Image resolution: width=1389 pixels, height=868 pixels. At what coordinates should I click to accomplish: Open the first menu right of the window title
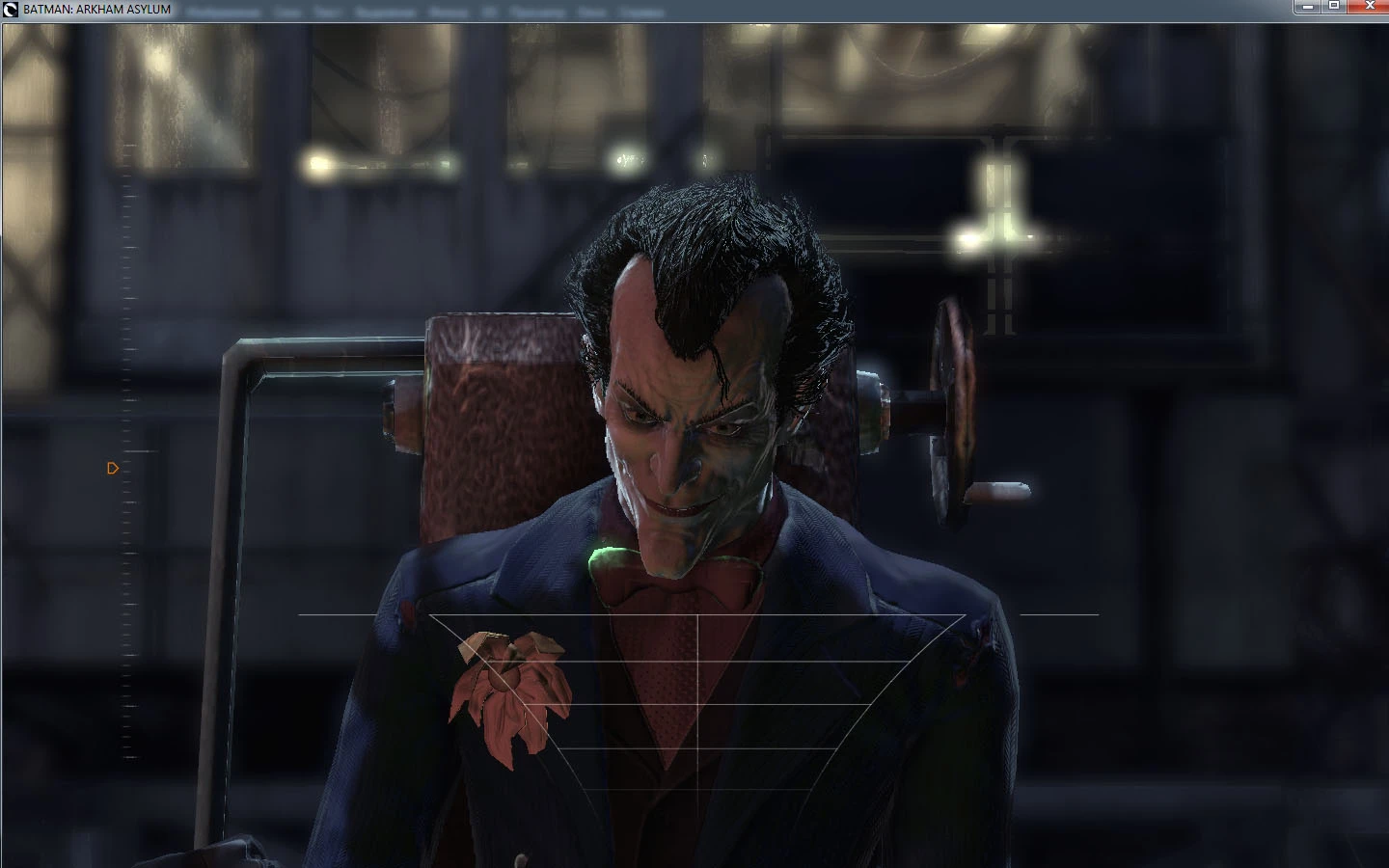click(x=224, y=11)
